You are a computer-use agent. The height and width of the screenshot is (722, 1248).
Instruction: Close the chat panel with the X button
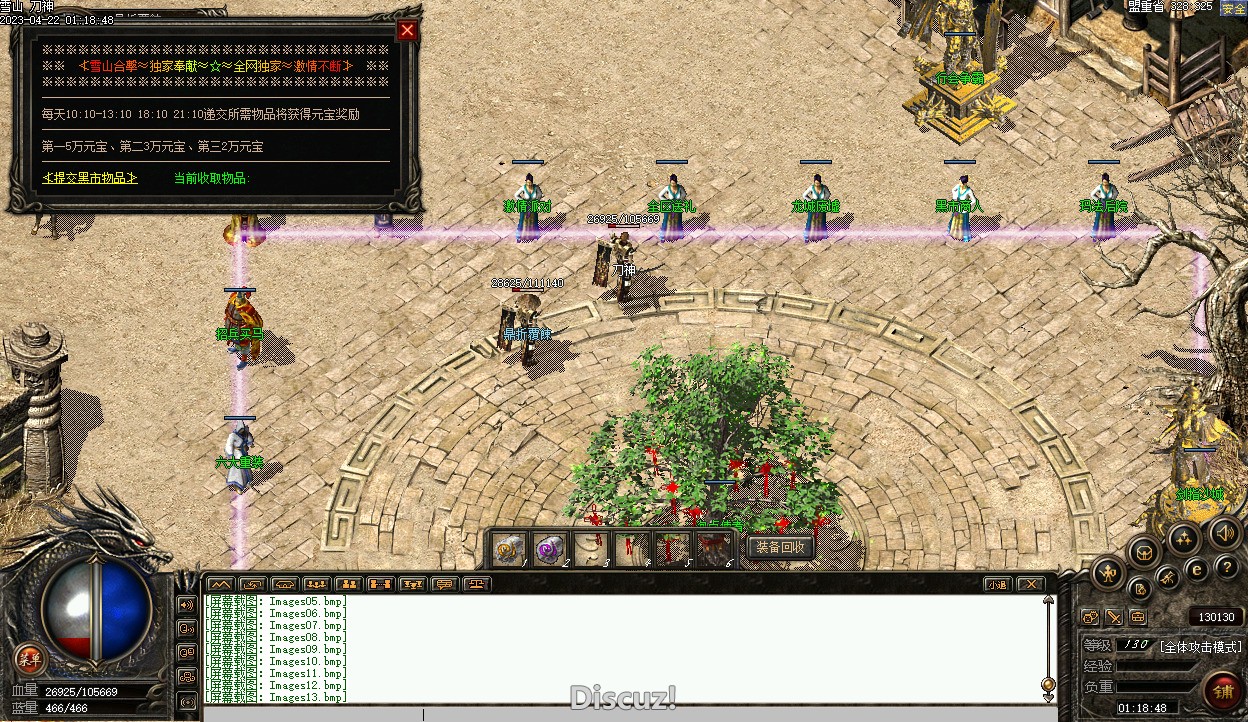tap(1030, 584)
